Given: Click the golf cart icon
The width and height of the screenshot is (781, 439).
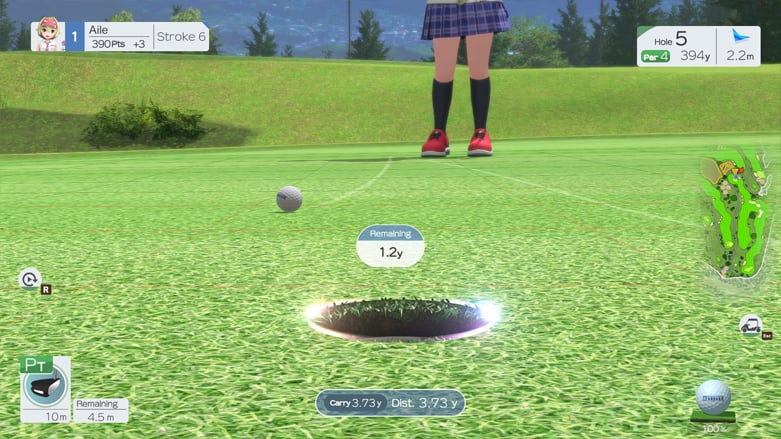Looking at the screenshot, I should coord(750,324).
